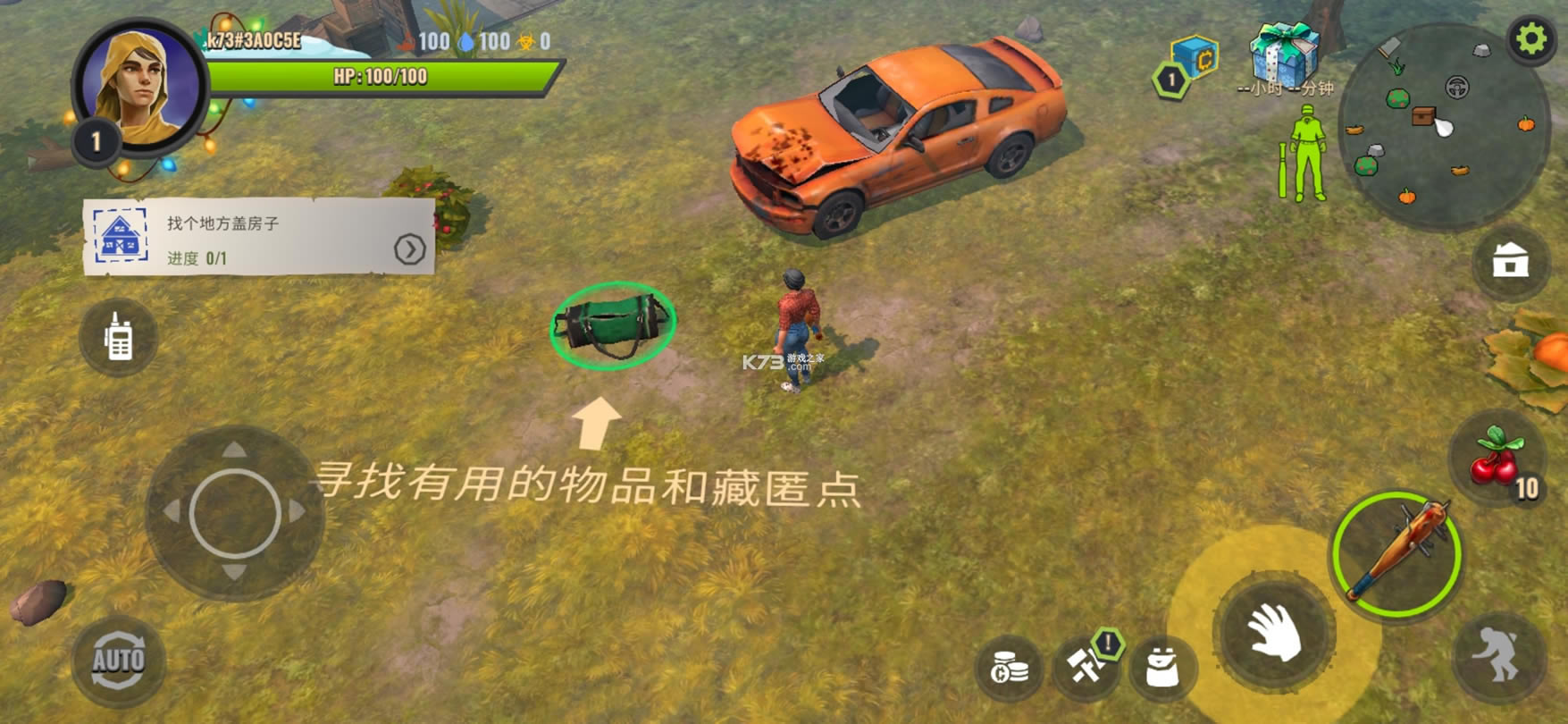
Task: Open the green character equipment silhouette
Action: [x=1304, y=153]
